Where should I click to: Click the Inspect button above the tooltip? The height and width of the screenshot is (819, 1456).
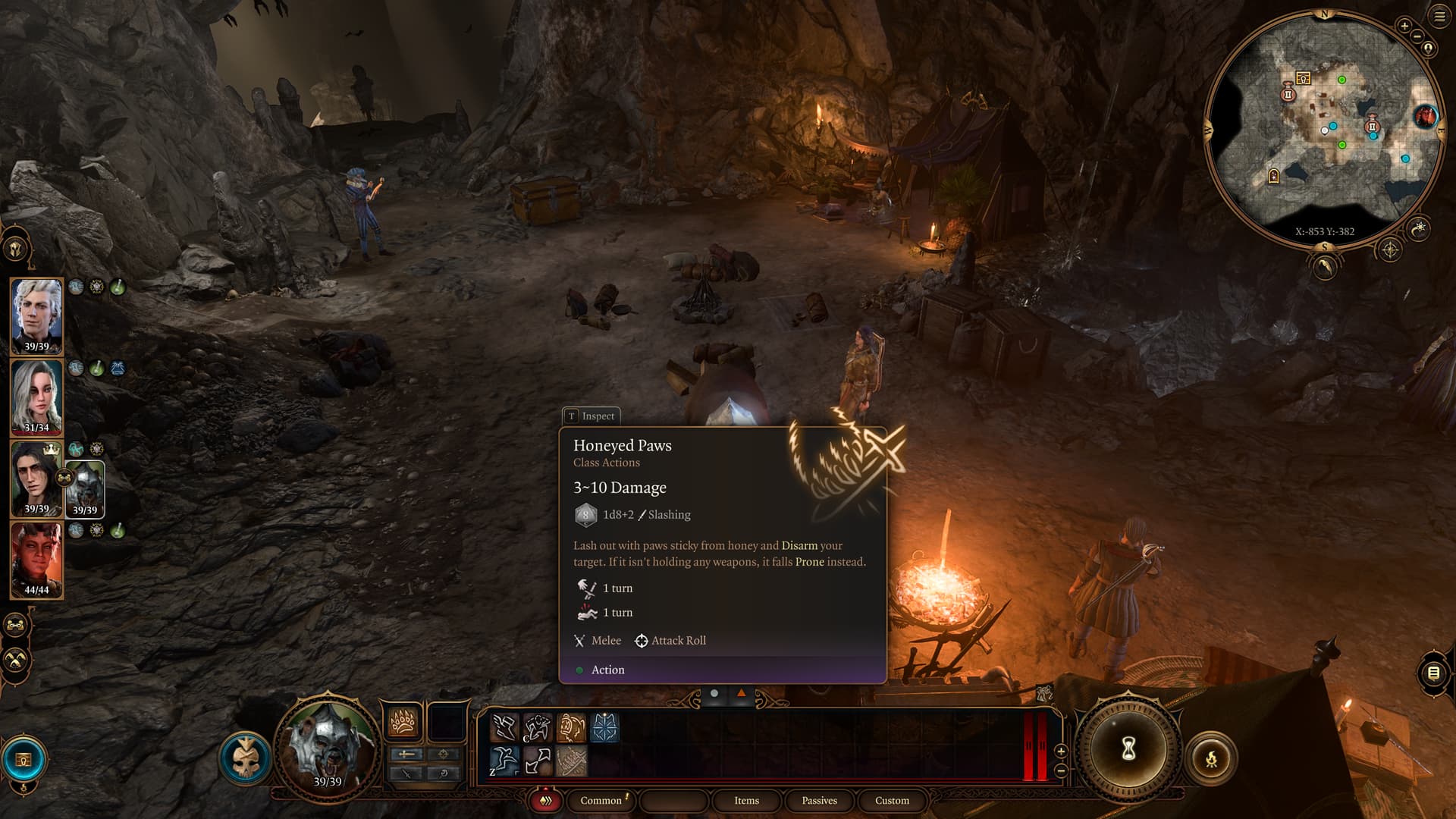click(x=591, y=416)
